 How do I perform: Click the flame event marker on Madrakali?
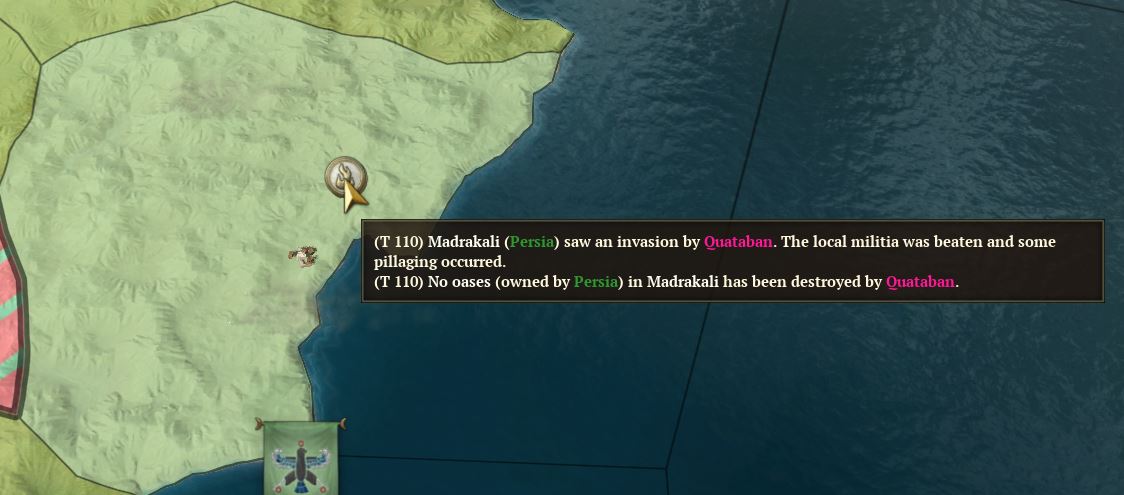pos(345,177)
